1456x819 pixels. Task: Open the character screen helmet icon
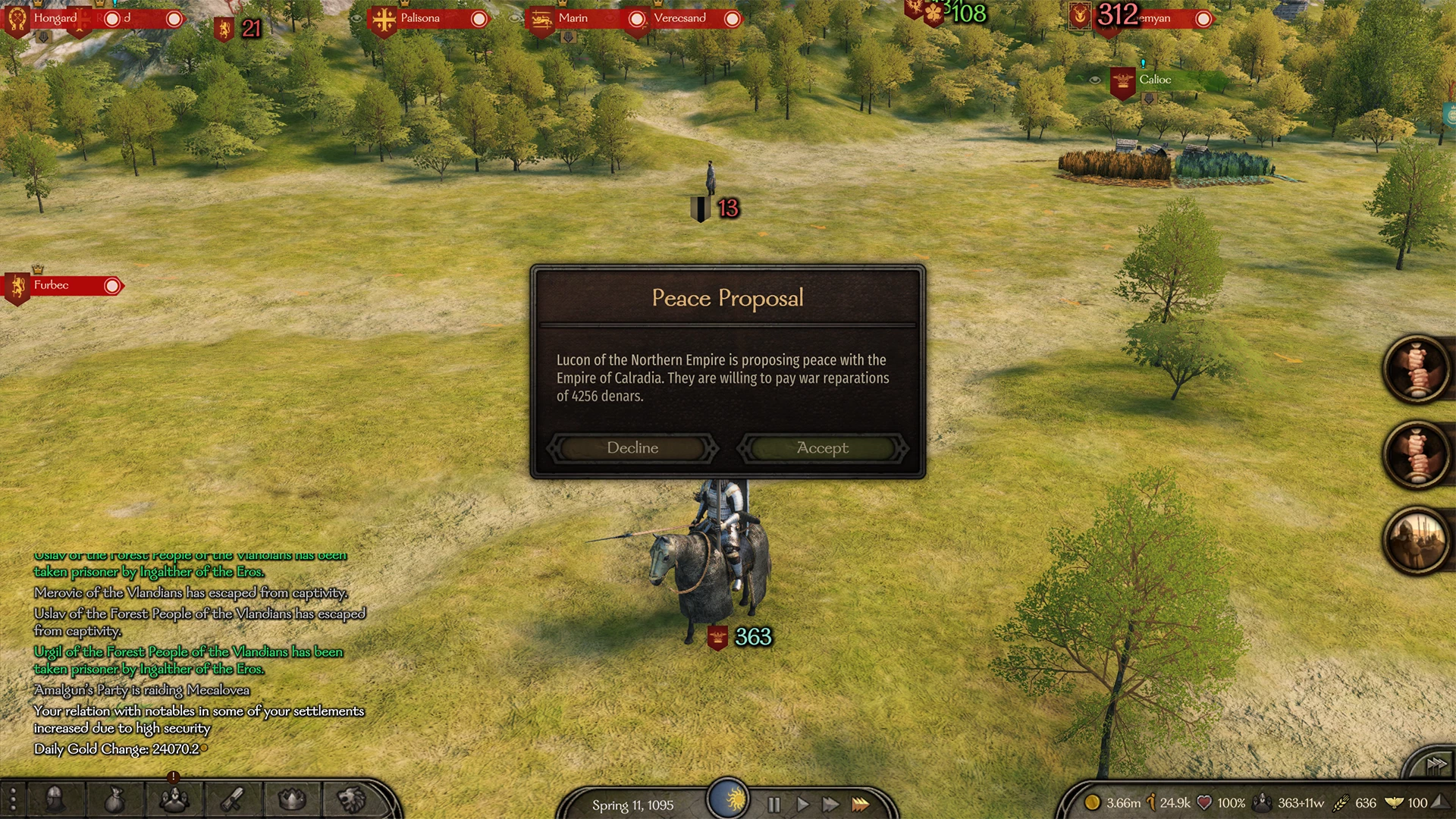click(55, 799)
